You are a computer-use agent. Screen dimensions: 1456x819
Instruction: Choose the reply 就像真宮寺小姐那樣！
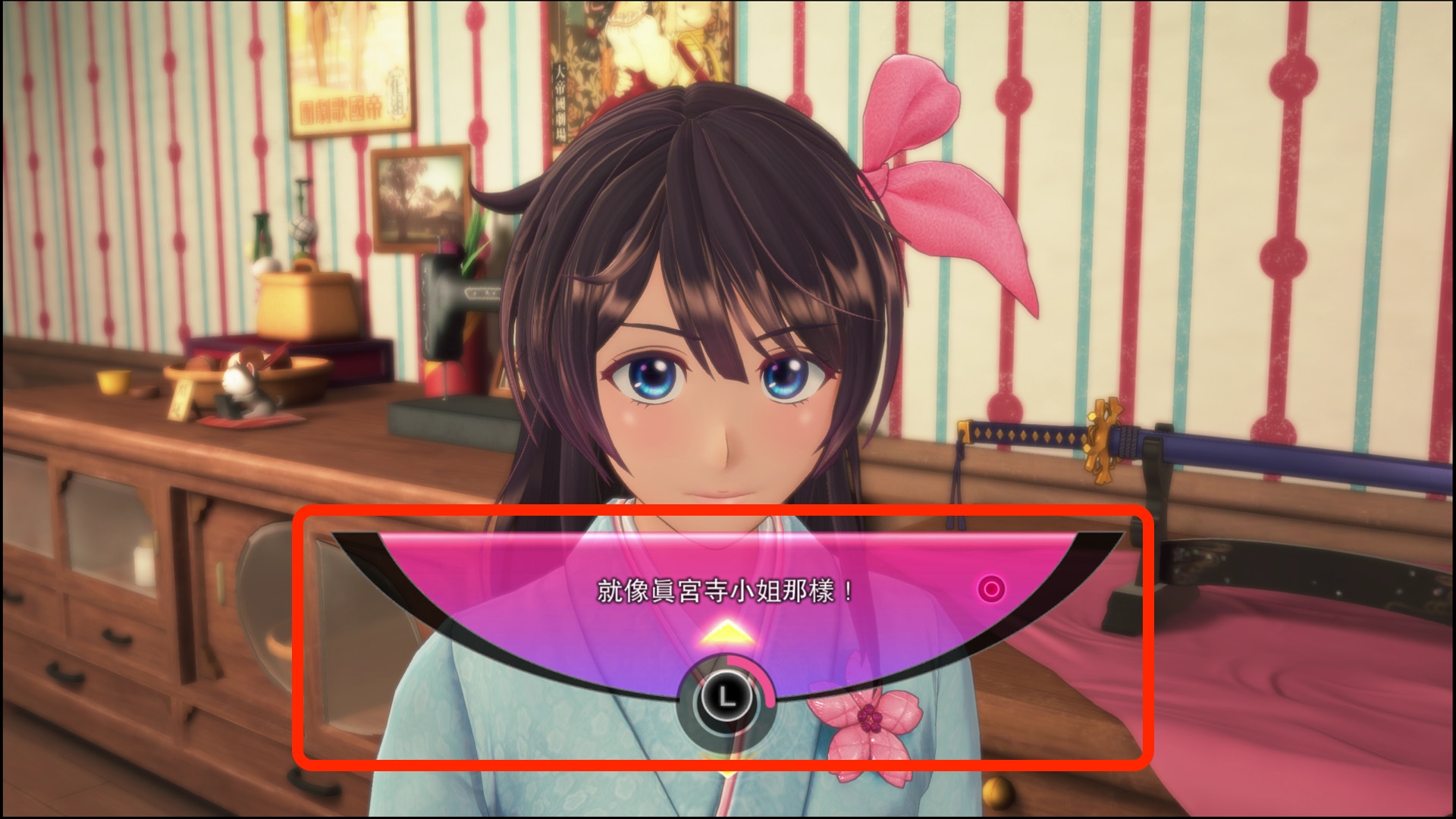pos(726,591)
